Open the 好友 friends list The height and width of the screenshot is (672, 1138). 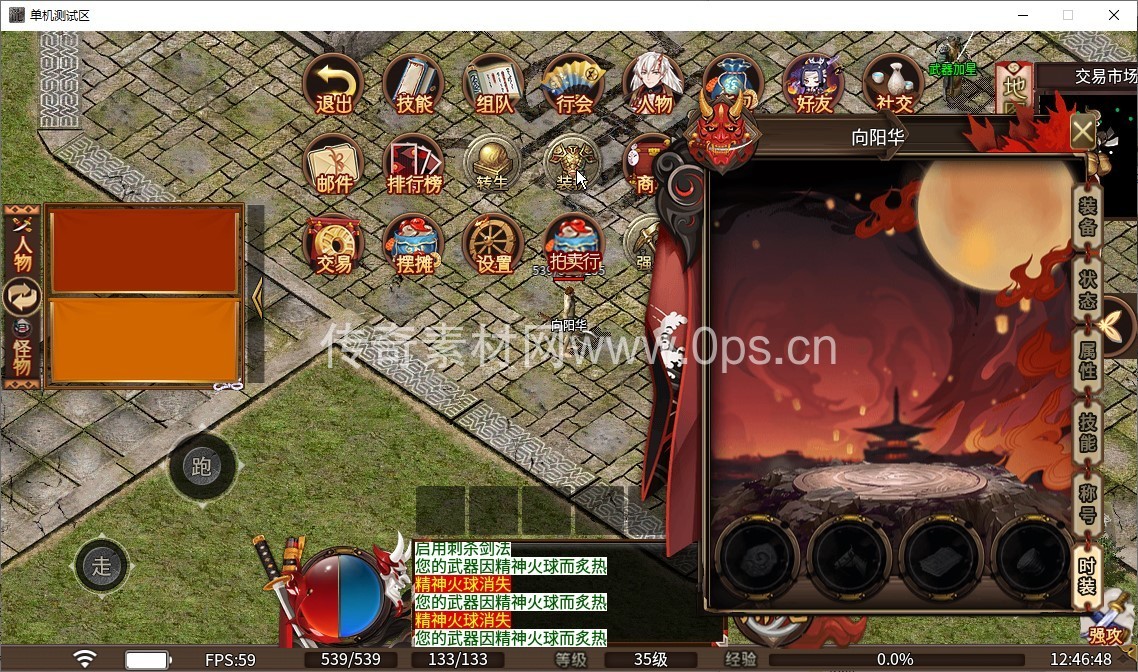tap(813, 83)
